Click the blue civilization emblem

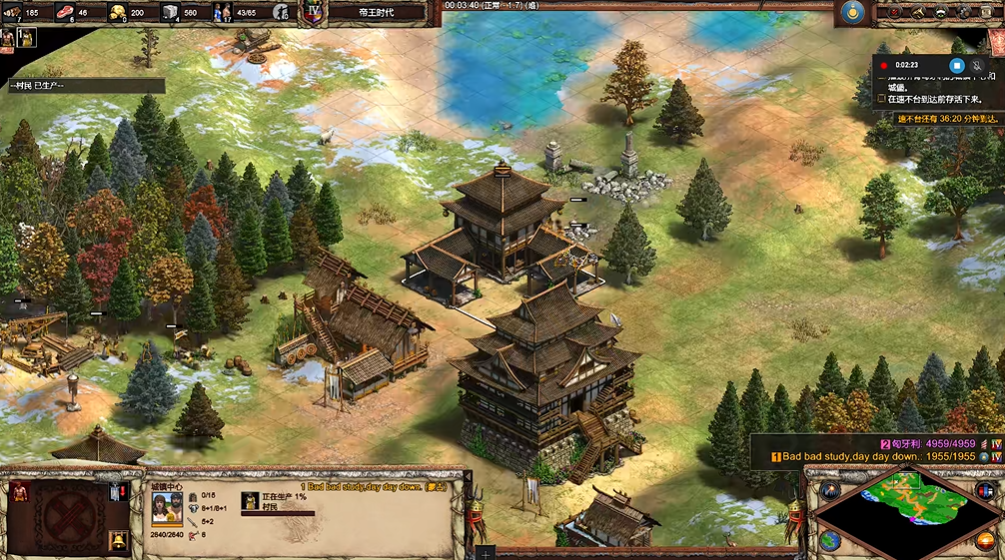coord(852,12)
